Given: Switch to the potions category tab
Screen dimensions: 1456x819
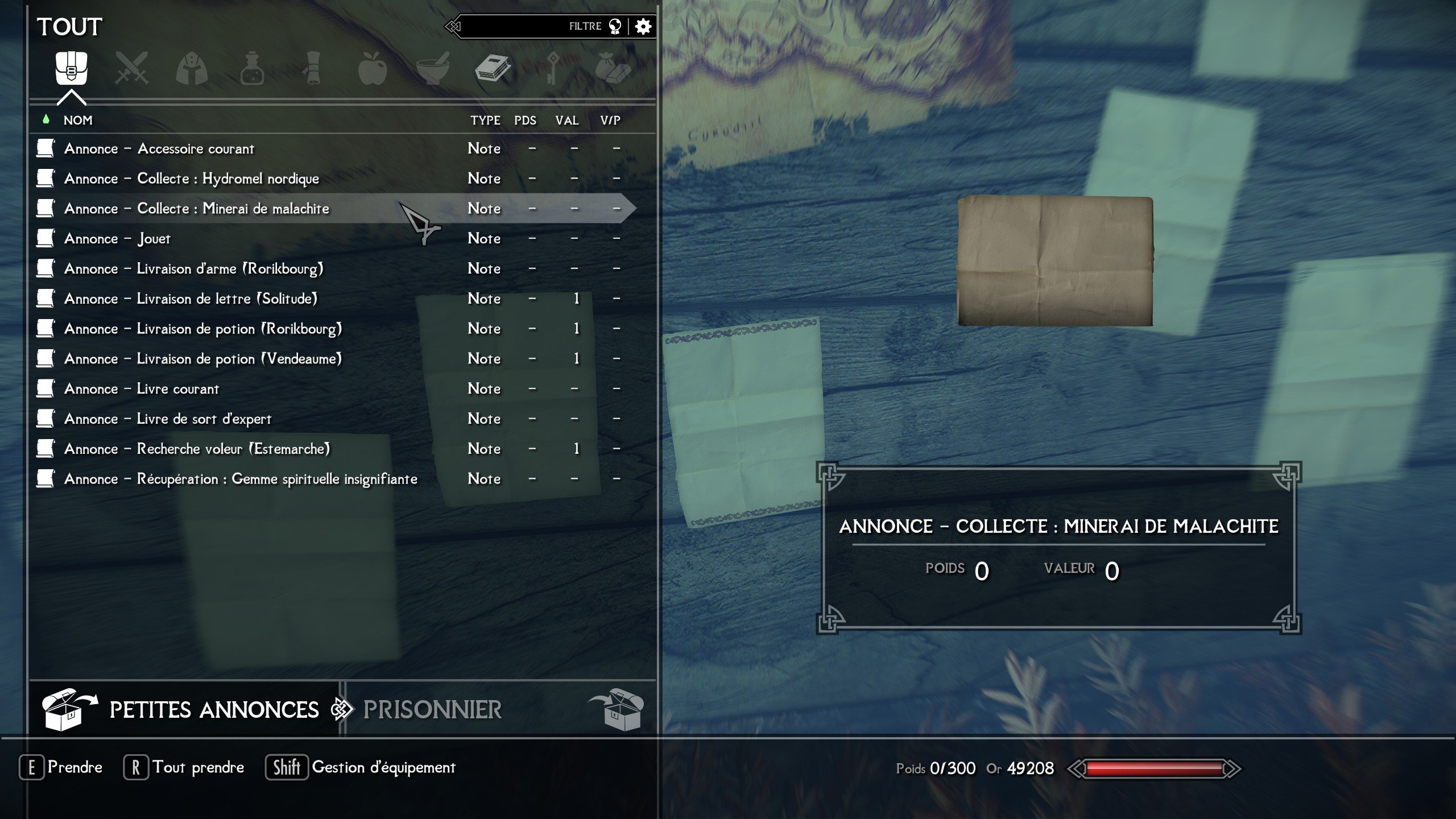Looking at the screenshot, I should click(x=252, y=69).
